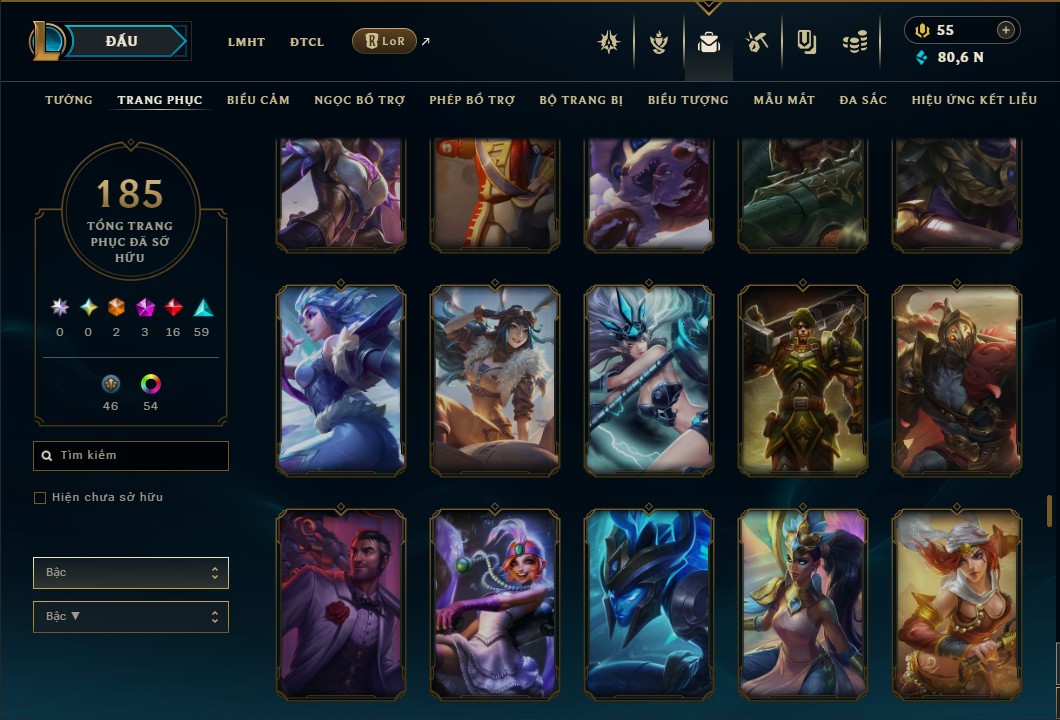Open the BỘ TRANG BỊ tab
This screenshot has height=720, width=1060.
pyautogui.click(x=581, y=100)
